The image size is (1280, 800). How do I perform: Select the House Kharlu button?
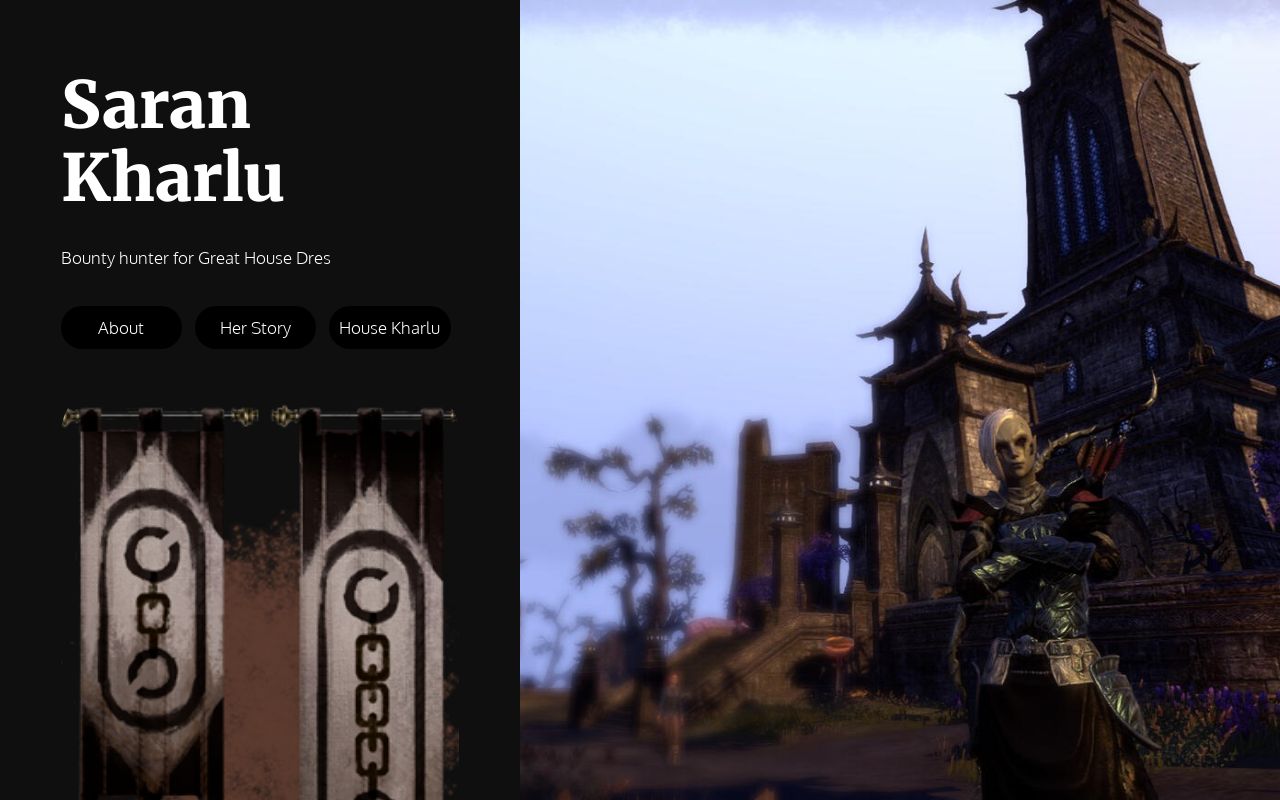point(389,328)
